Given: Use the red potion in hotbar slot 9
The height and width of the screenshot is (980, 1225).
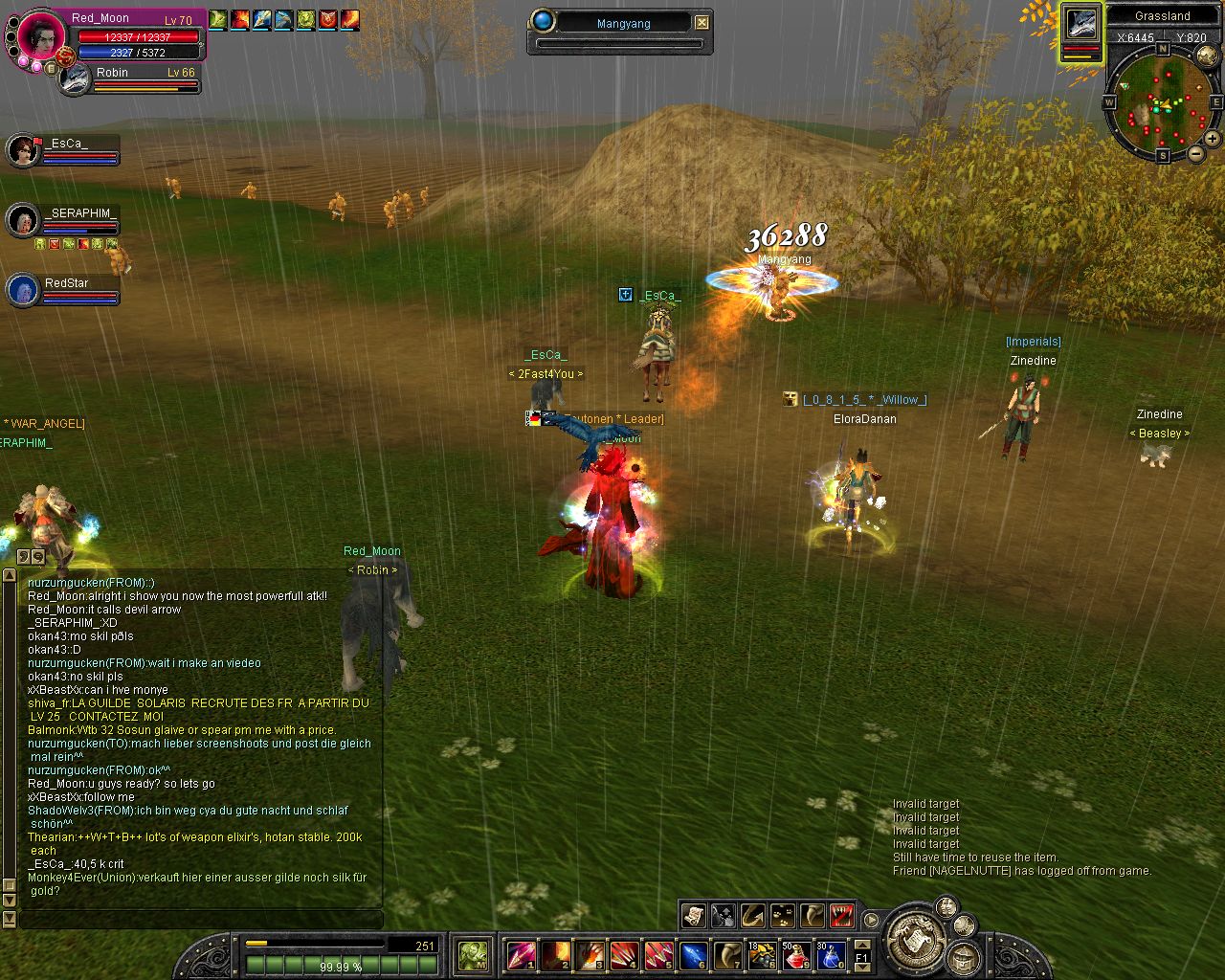Looking at the screenshot, I should (x=796, y=954).
